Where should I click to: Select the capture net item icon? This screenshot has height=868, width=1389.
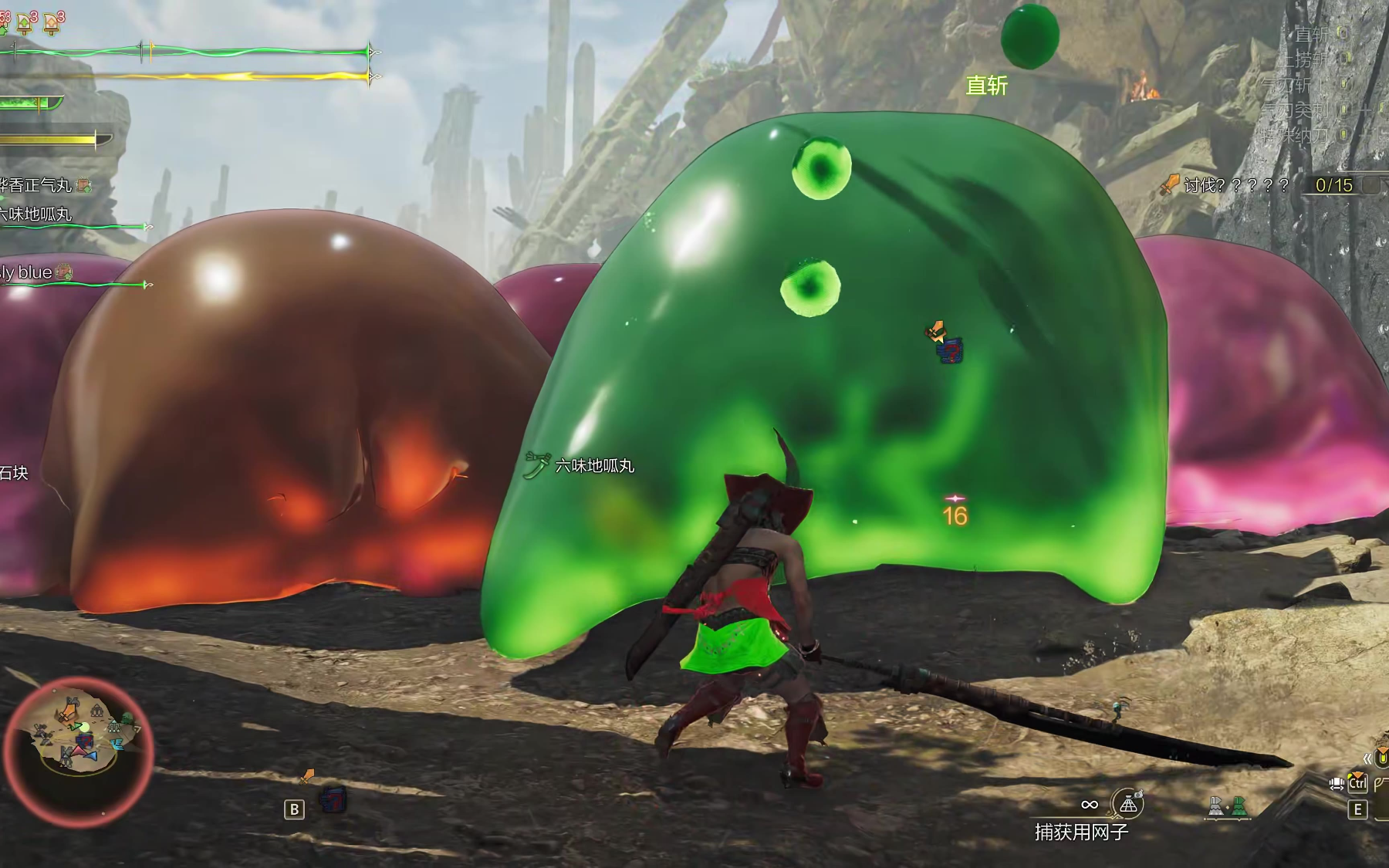pos(1127,804)
